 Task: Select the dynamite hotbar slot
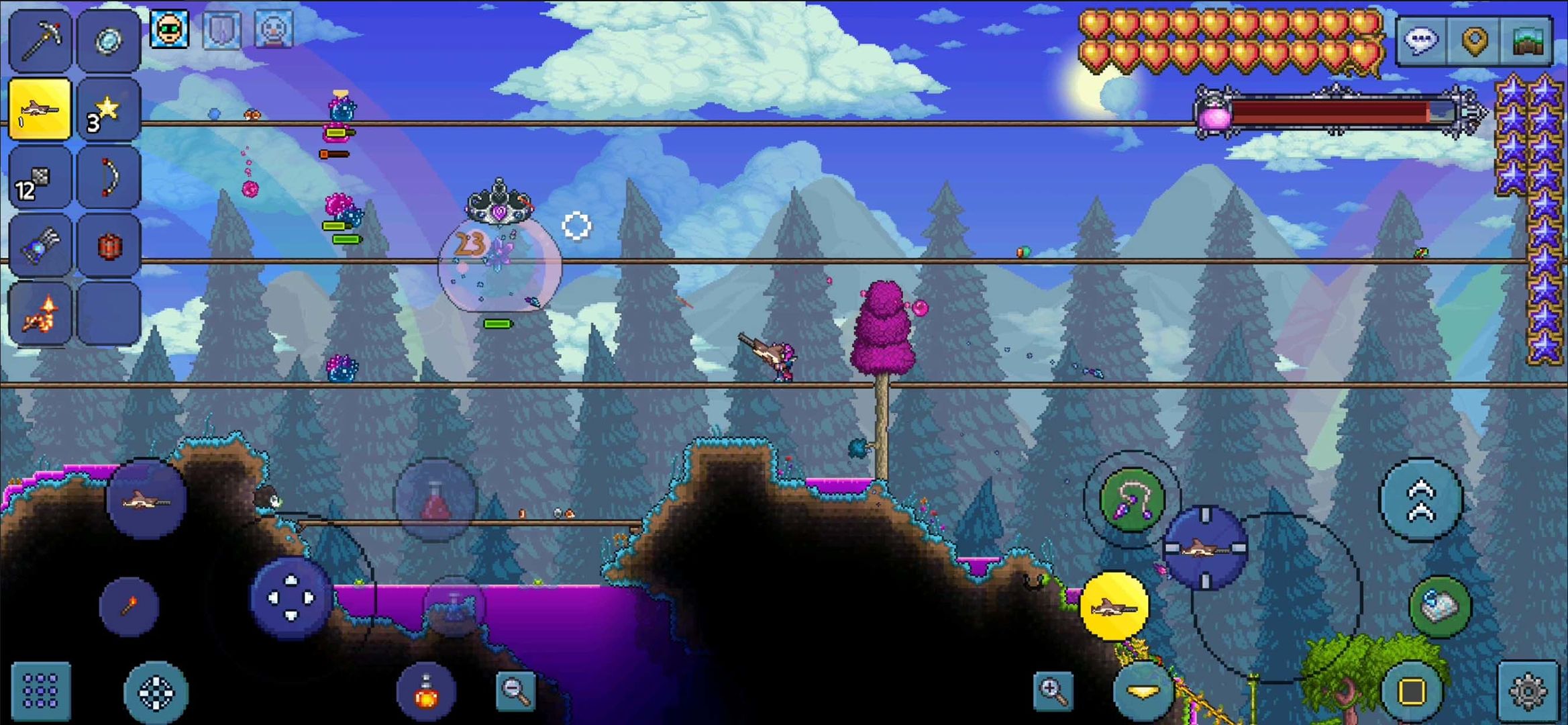tap(109, 244)
